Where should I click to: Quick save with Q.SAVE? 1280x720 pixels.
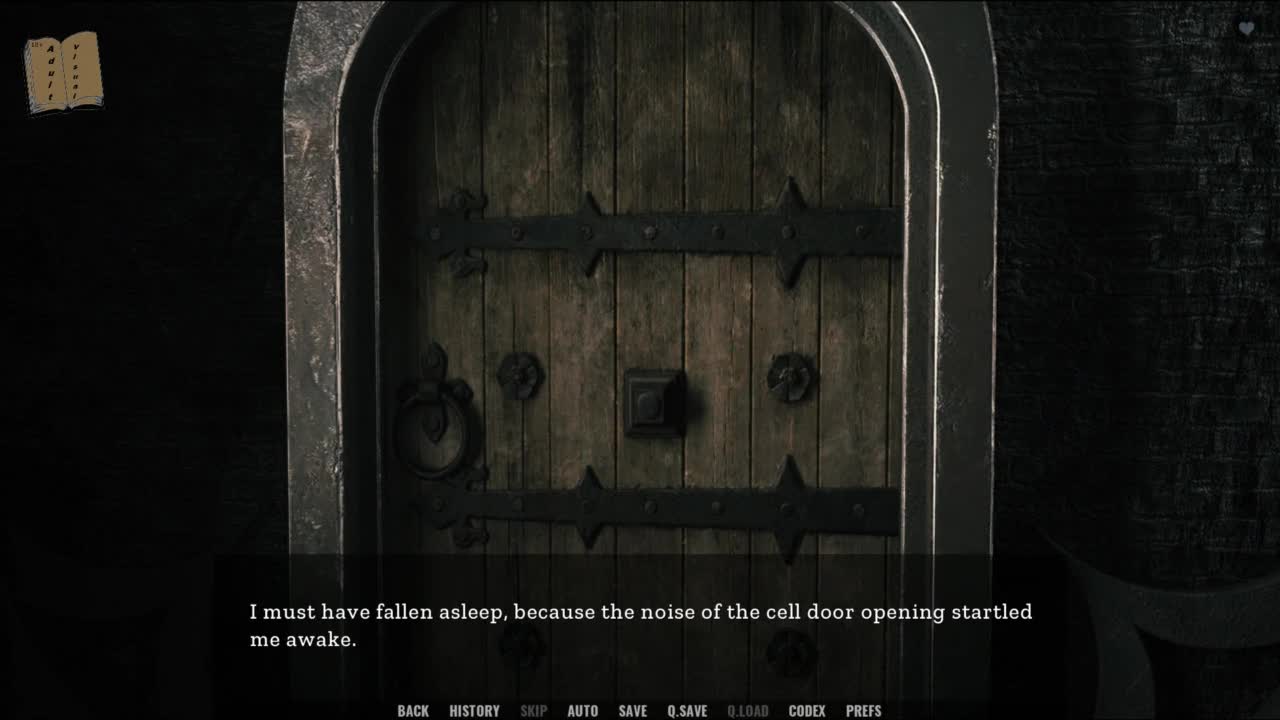(687, 711)
